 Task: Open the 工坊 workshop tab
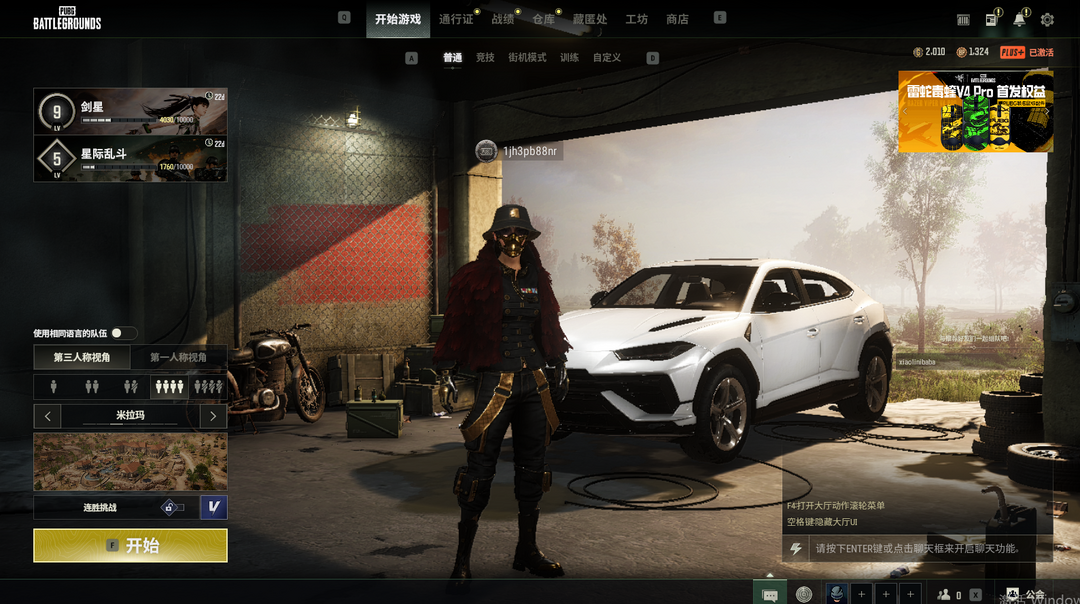coord(636,19)
